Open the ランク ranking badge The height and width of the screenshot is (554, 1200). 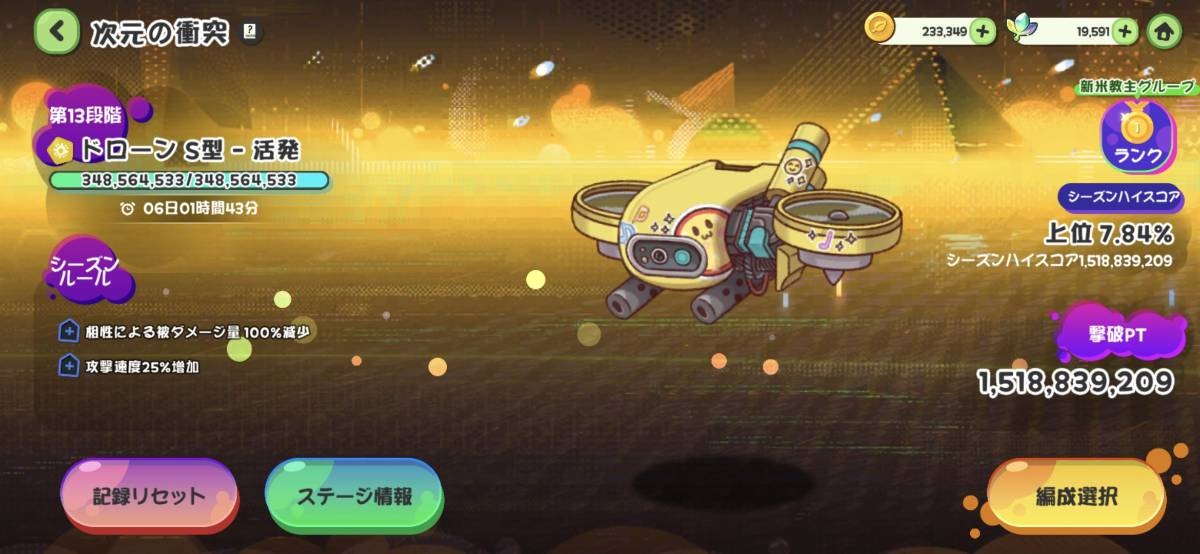point(1138,139)
